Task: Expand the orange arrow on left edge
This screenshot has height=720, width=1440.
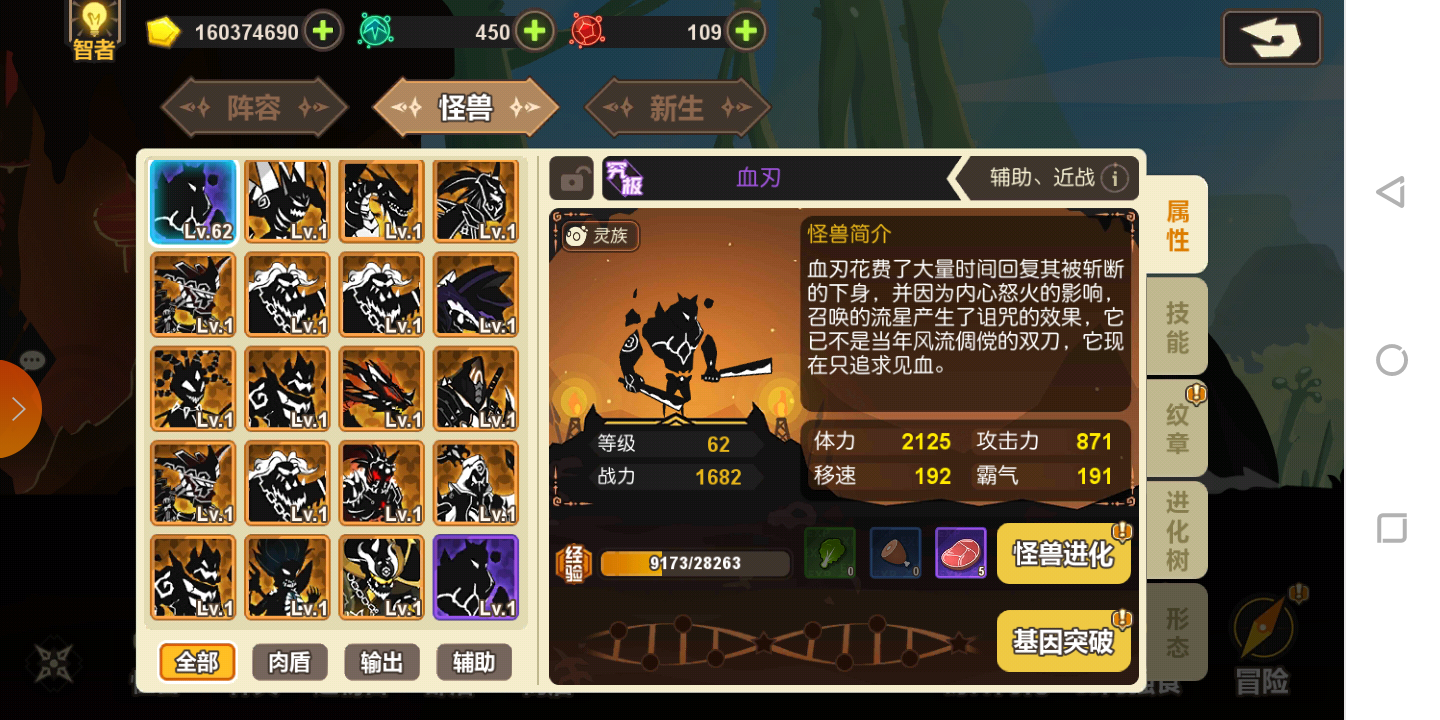Action: (20, 409)
